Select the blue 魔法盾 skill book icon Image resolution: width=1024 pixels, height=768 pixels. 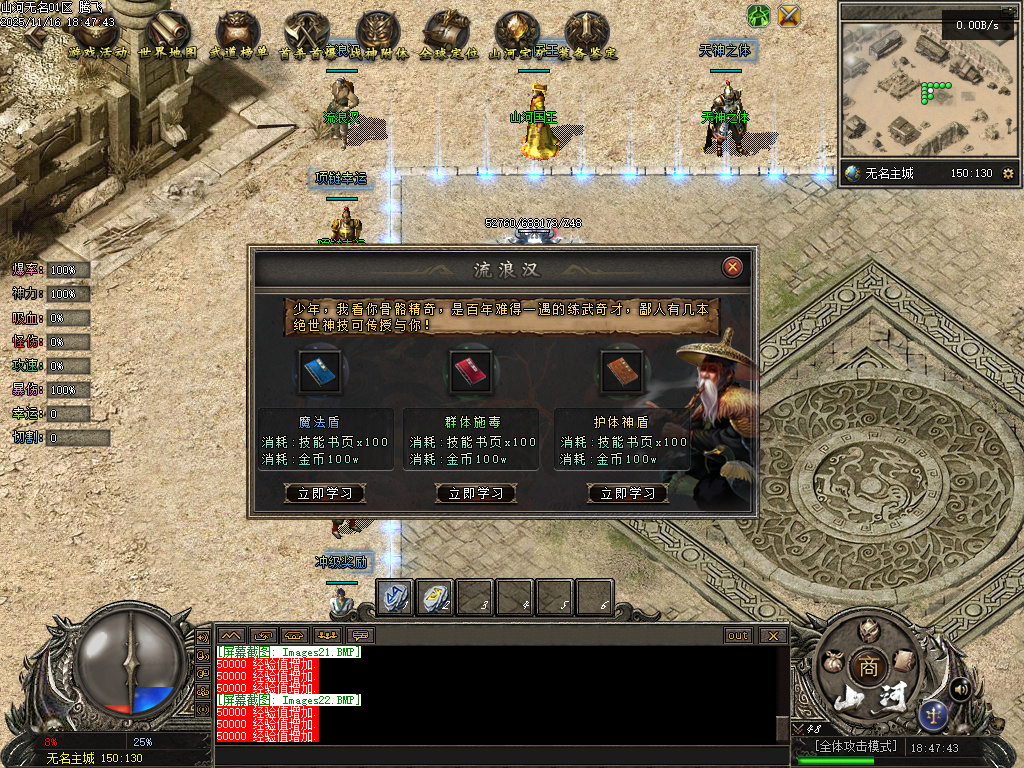[x=321, y=367]
